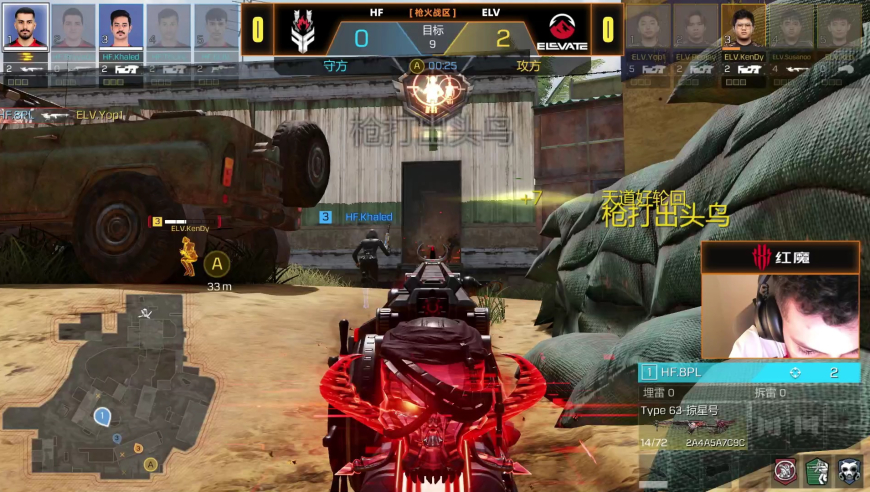Select HF player 1 portrait
This screenshot has height=492, width=870.
point(24,28)
